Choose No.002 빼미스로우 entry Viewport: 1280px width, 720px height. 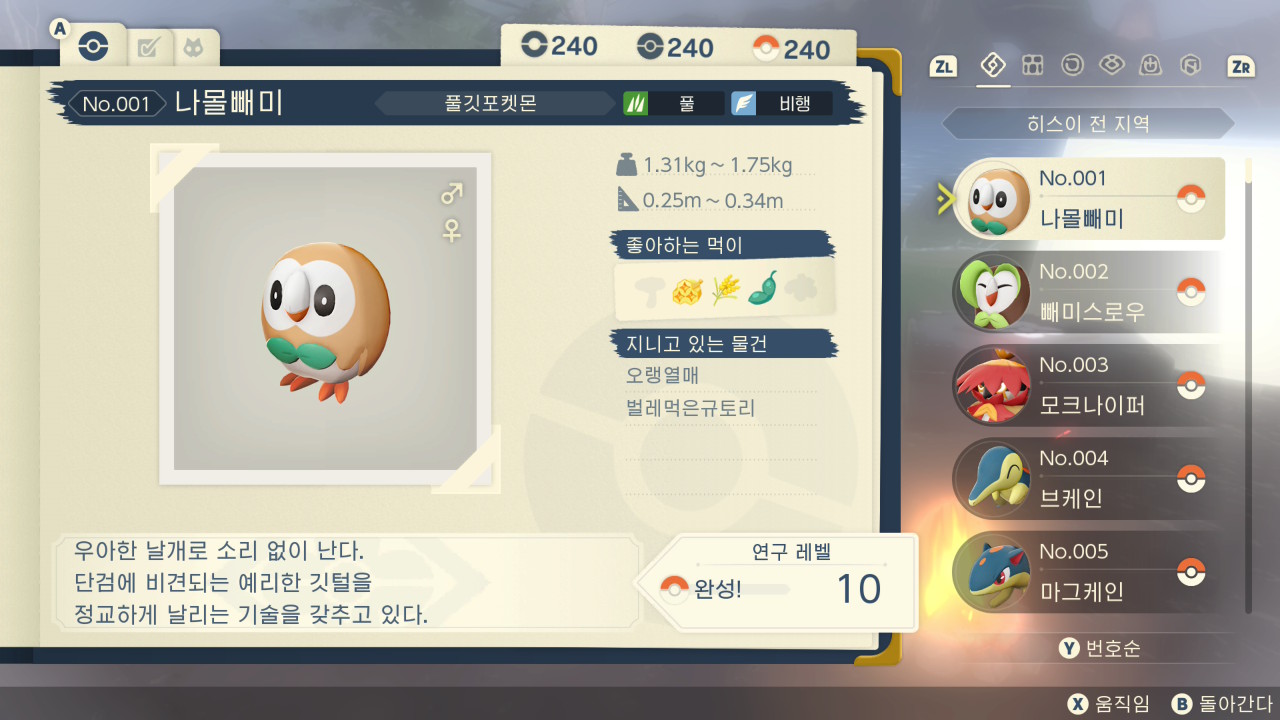[1088, 292]
